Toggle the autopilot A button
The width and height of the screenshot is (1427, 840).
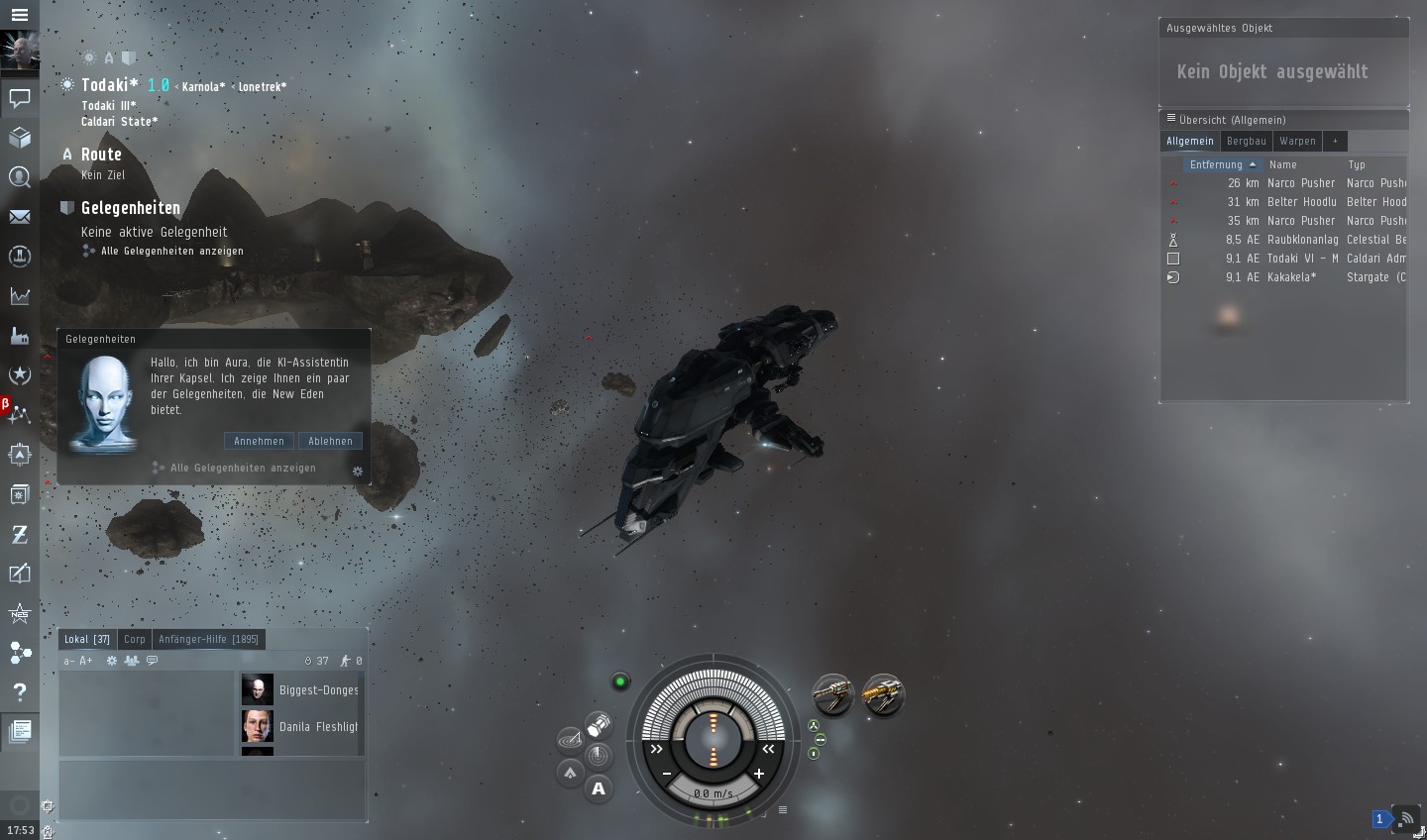pos(599,788)
